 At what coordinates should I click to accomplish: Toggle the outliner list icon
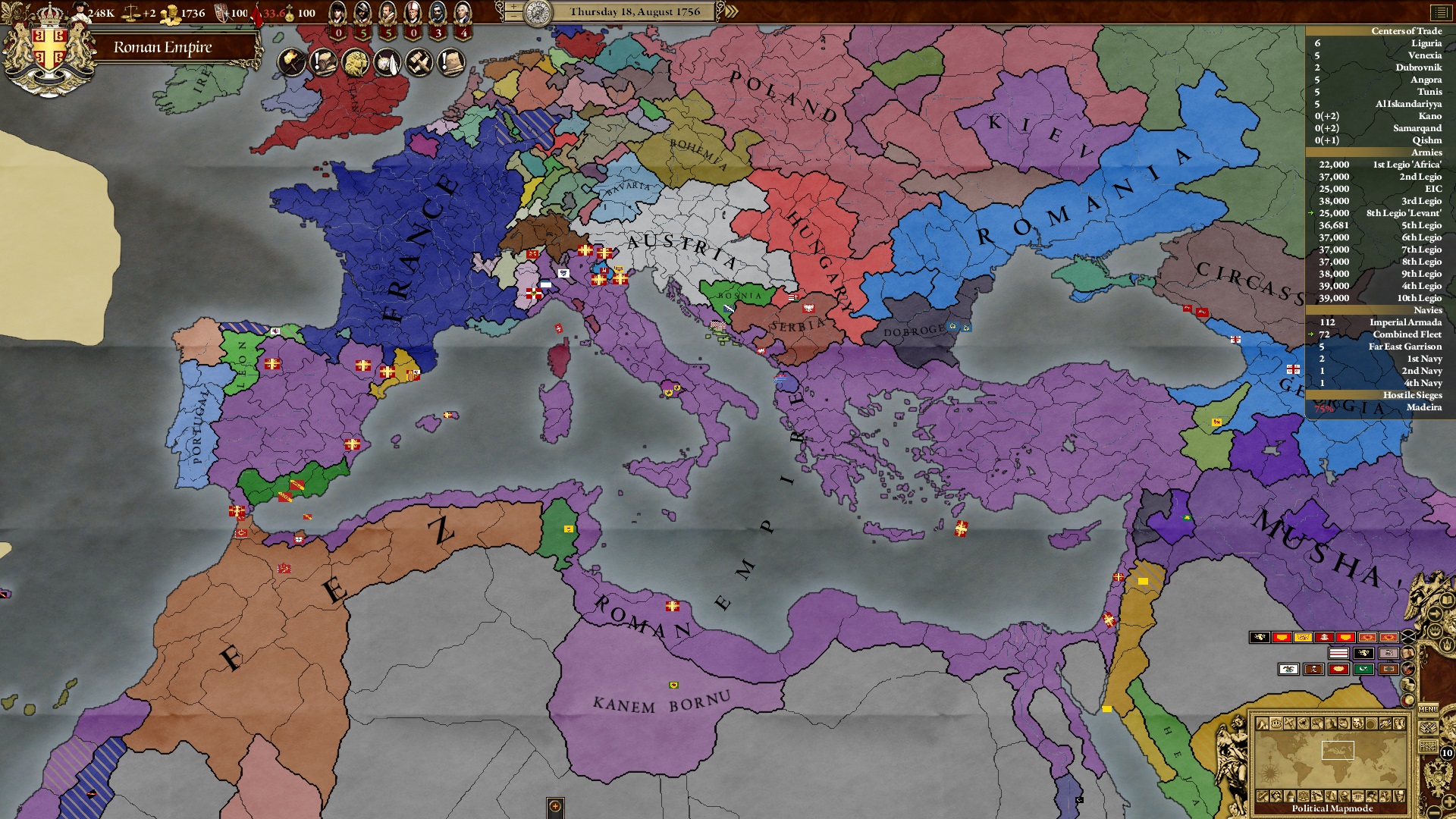tap(1439, 12)
